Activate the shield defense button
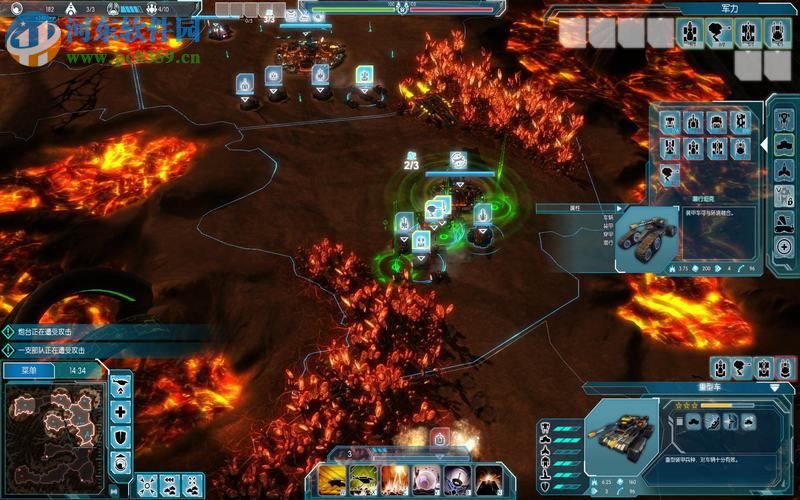800x500 pixels. 121,437
